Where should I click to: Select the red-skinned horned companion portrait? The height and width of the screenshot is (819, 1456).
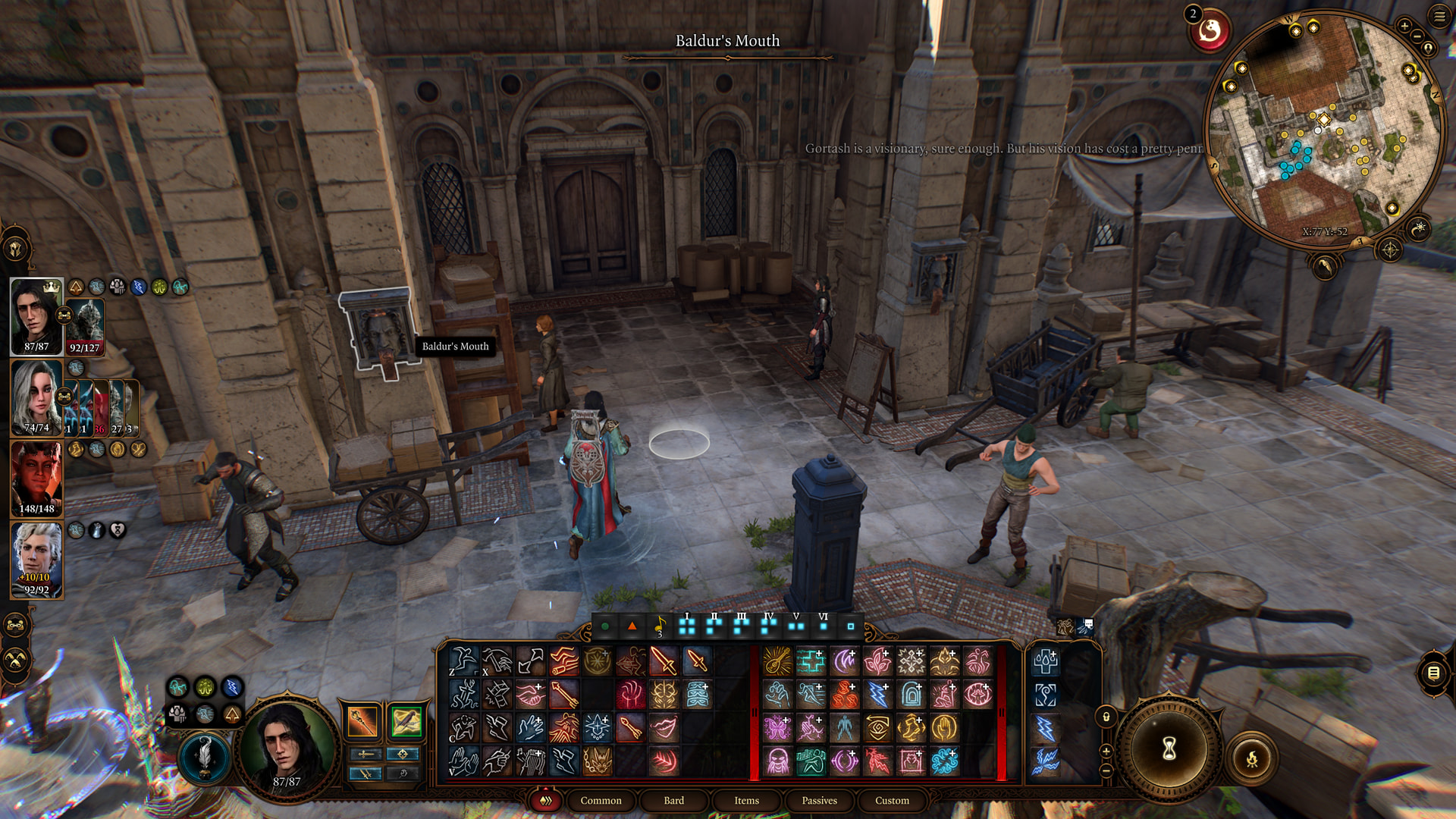click(36, 479)
